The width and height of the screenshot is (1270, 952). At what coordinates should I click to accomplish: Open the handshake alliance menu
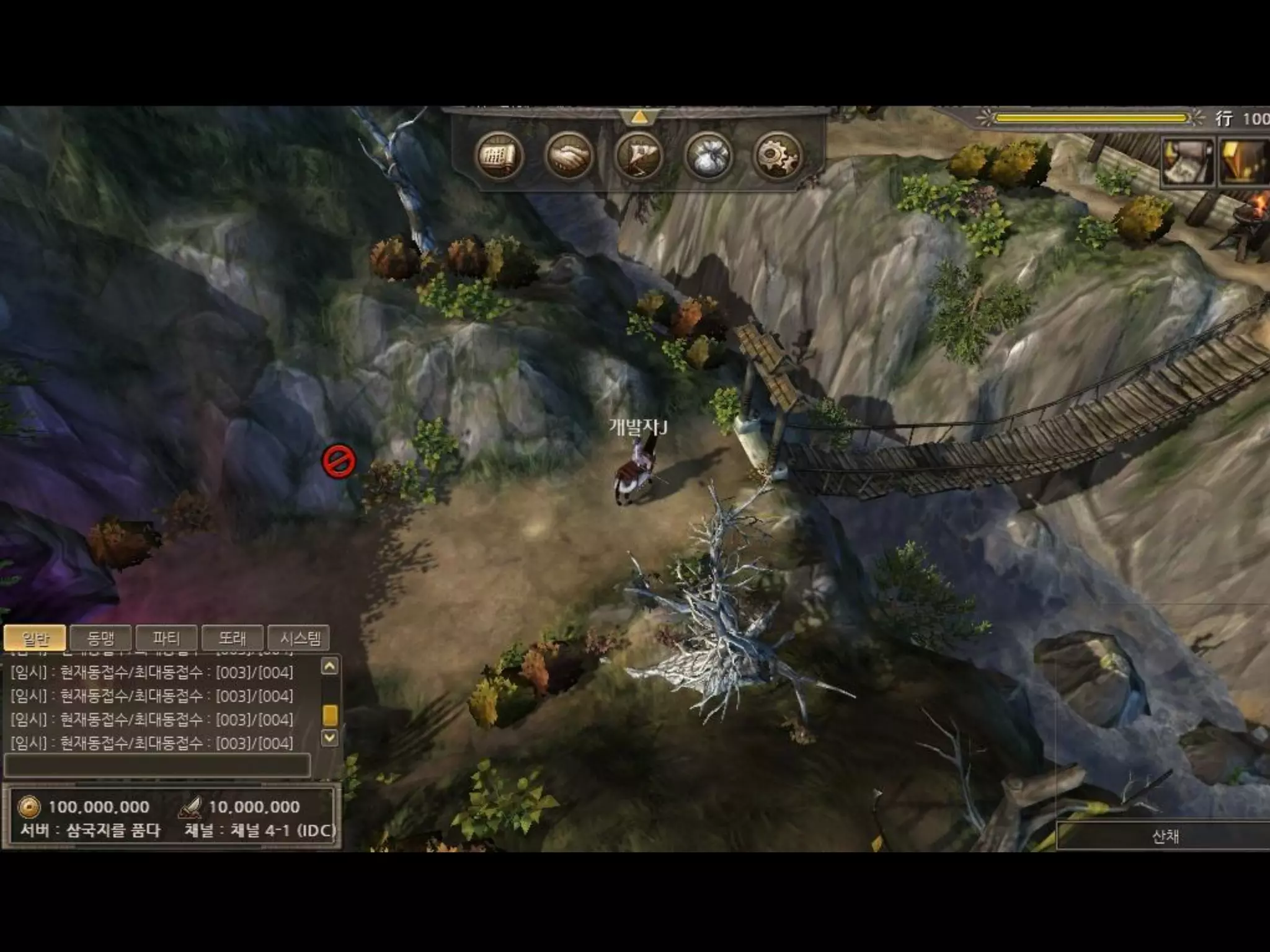point(568,156)
